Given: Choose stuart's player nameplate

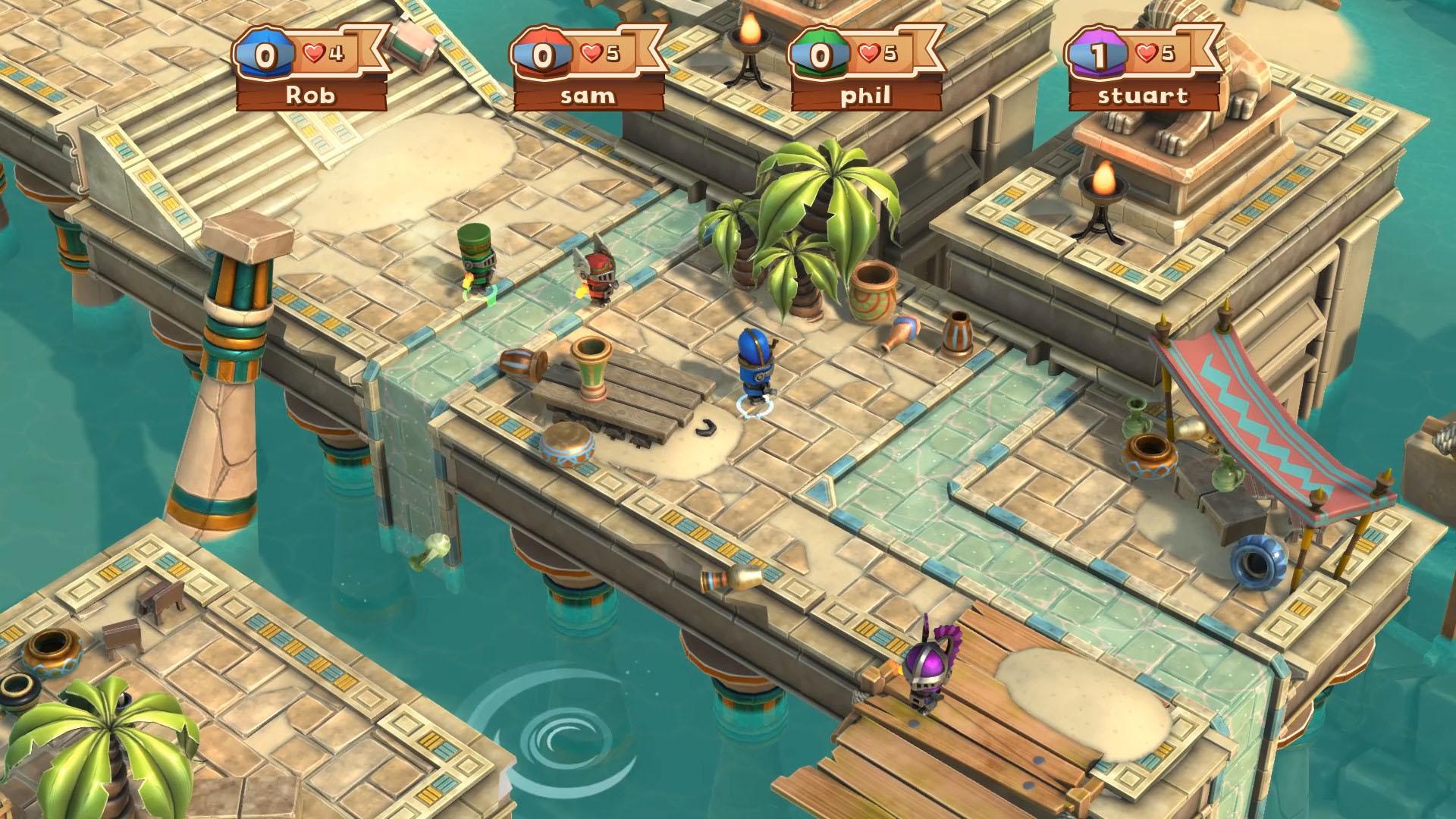Looking at the screenshot, I should 1144,96.
